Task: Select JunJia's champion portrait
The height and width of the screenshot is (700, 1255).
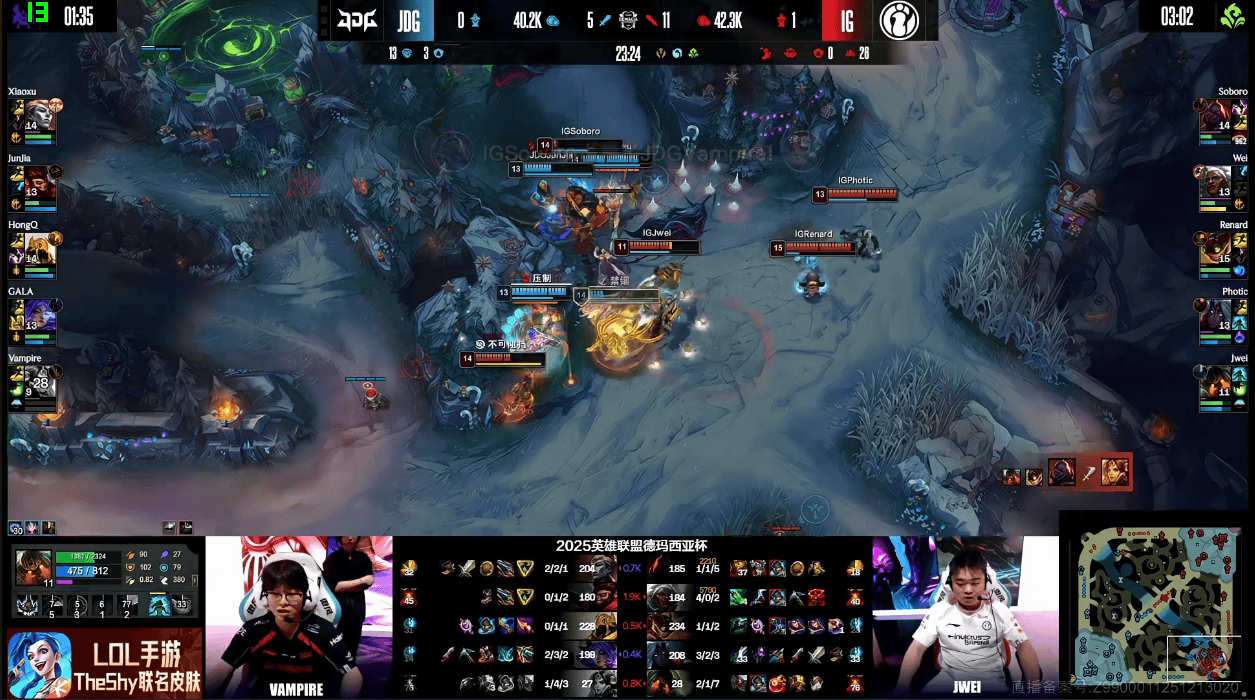Action: coord(39,180)
